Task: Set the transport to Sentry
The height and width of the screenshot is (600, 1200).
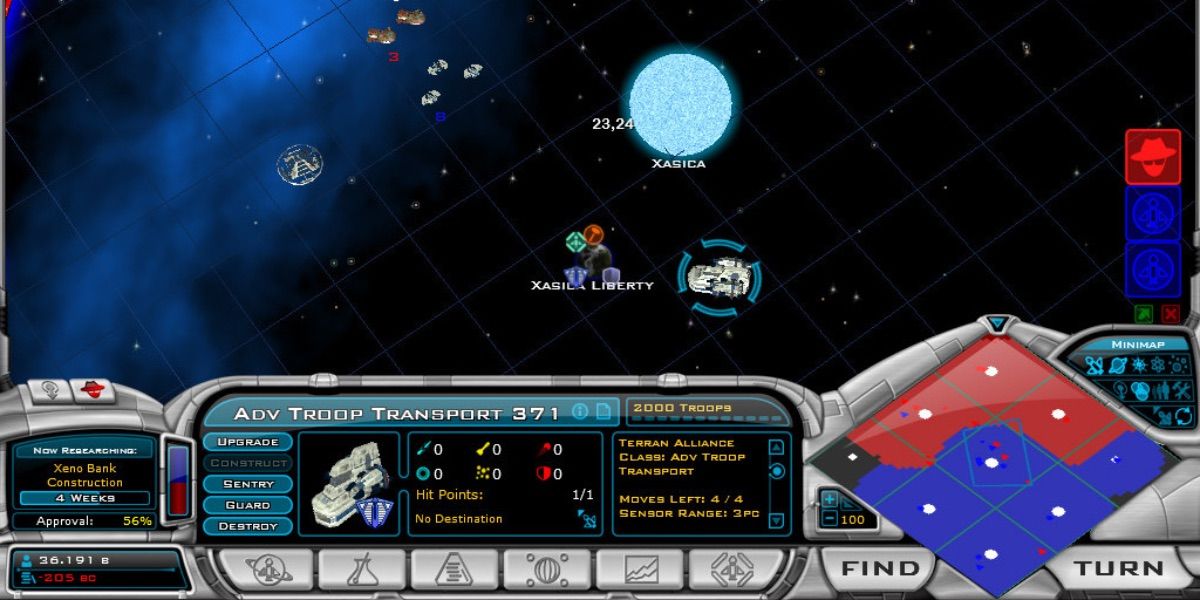Action: (247, 484)
